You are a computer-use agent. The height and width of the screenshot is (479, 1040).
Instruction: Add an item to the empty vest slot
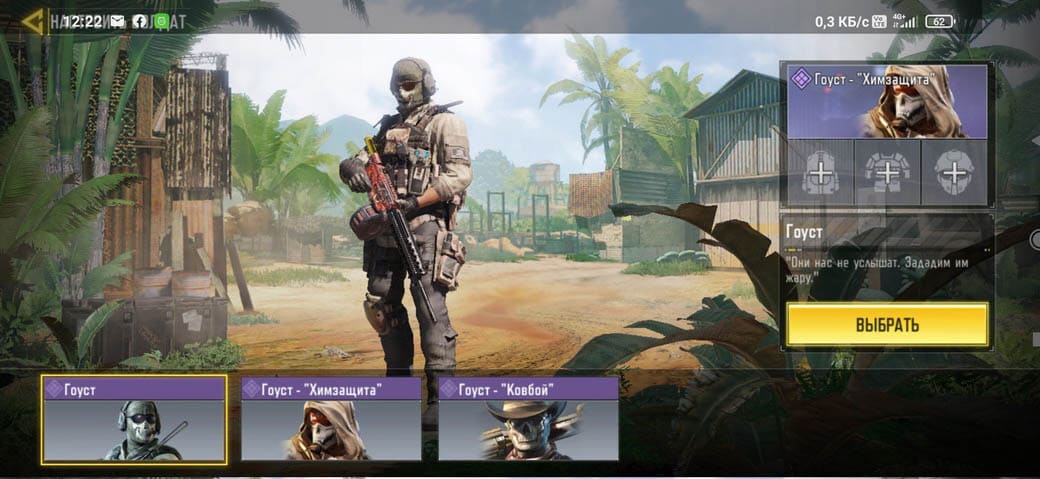pos(886,174)
